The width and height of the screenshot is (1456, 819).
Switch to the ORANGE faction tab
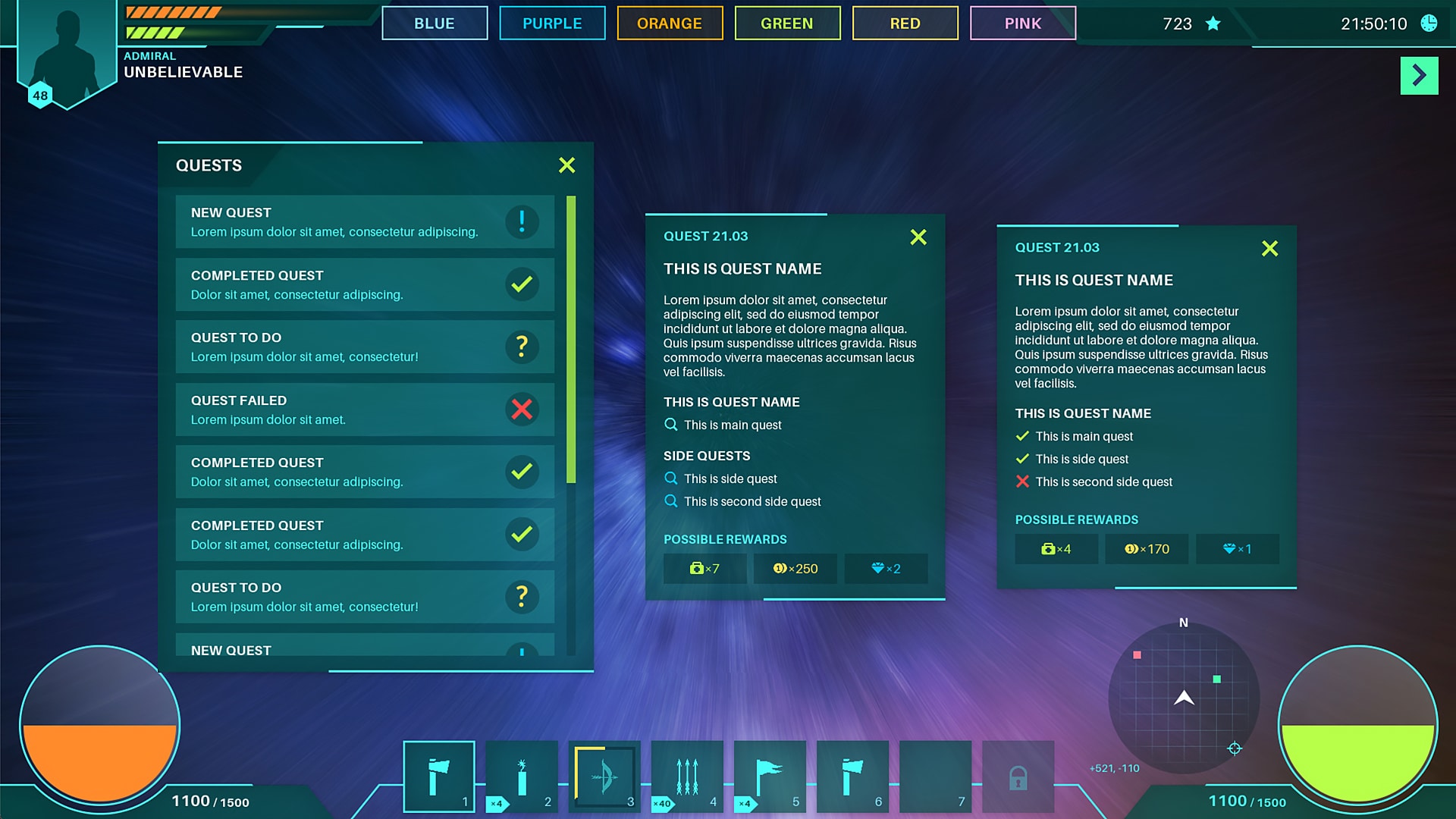click(x=670, y=24)
